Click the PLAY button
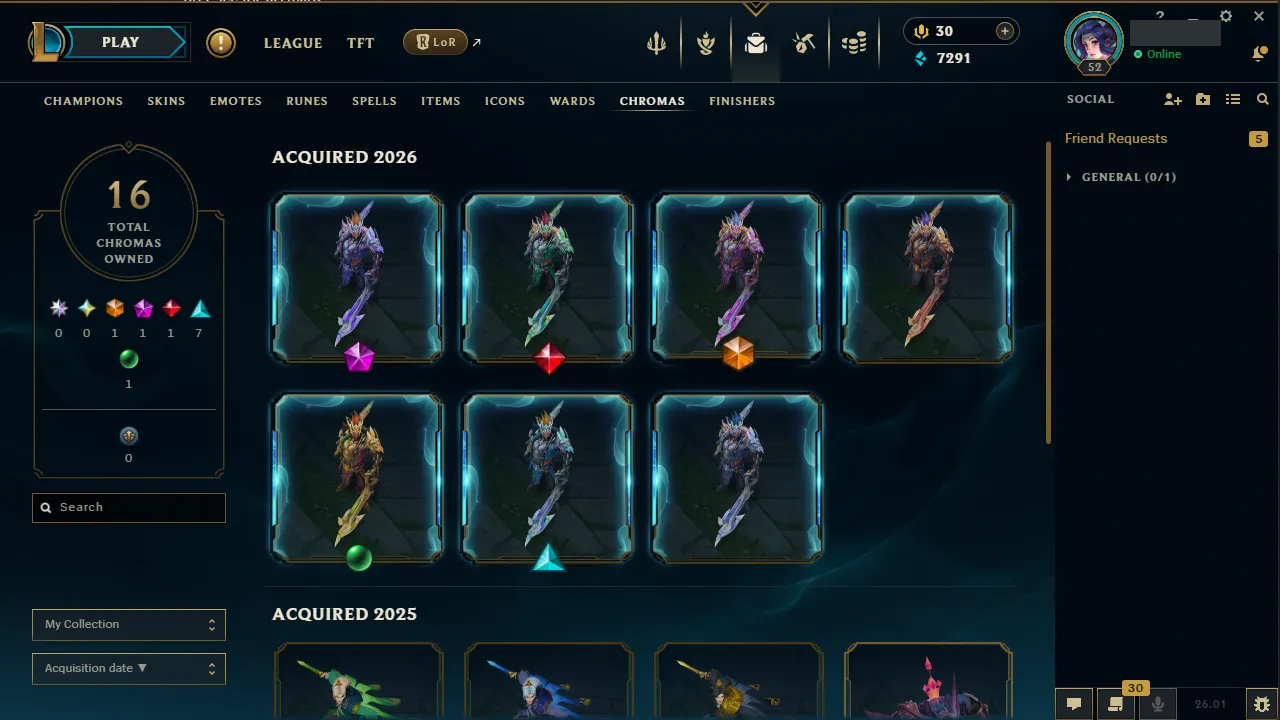The image size is (1280, 720). pos(120,42)
